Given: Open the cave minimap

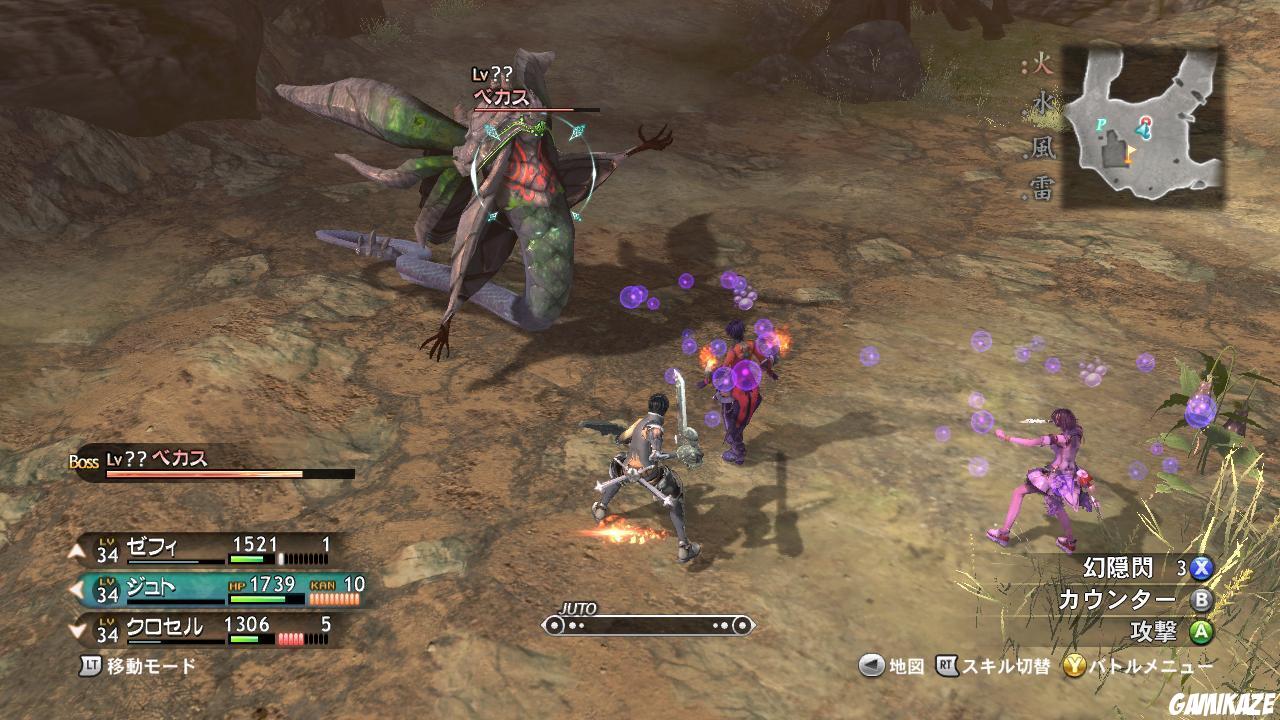Looking at the screenshot, I should pyautogui.click(x=1142, y=126).
